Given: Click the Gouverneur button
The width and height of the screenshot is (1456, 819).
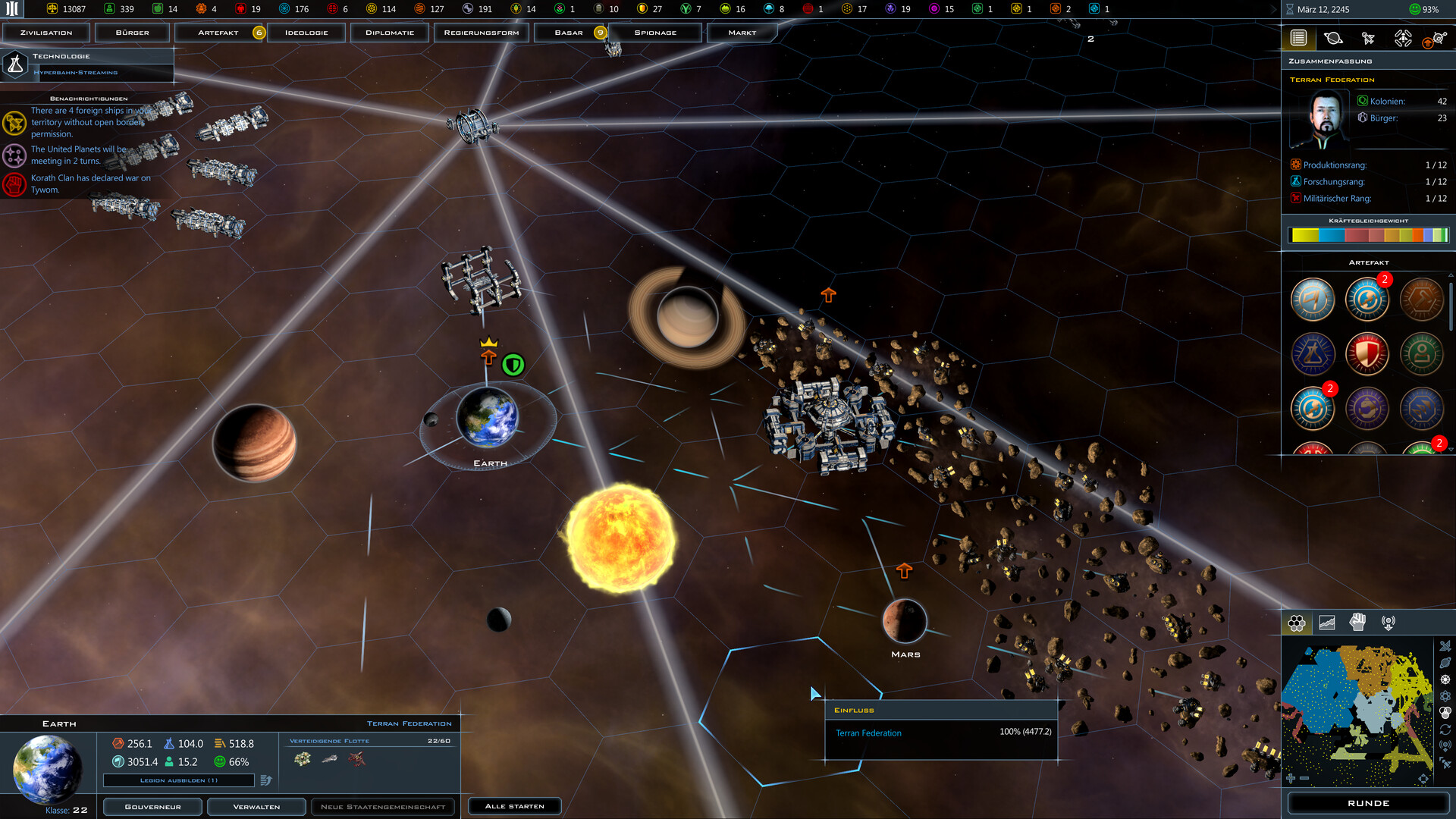Looking at the screenshot, I should (x=152, y=807).
